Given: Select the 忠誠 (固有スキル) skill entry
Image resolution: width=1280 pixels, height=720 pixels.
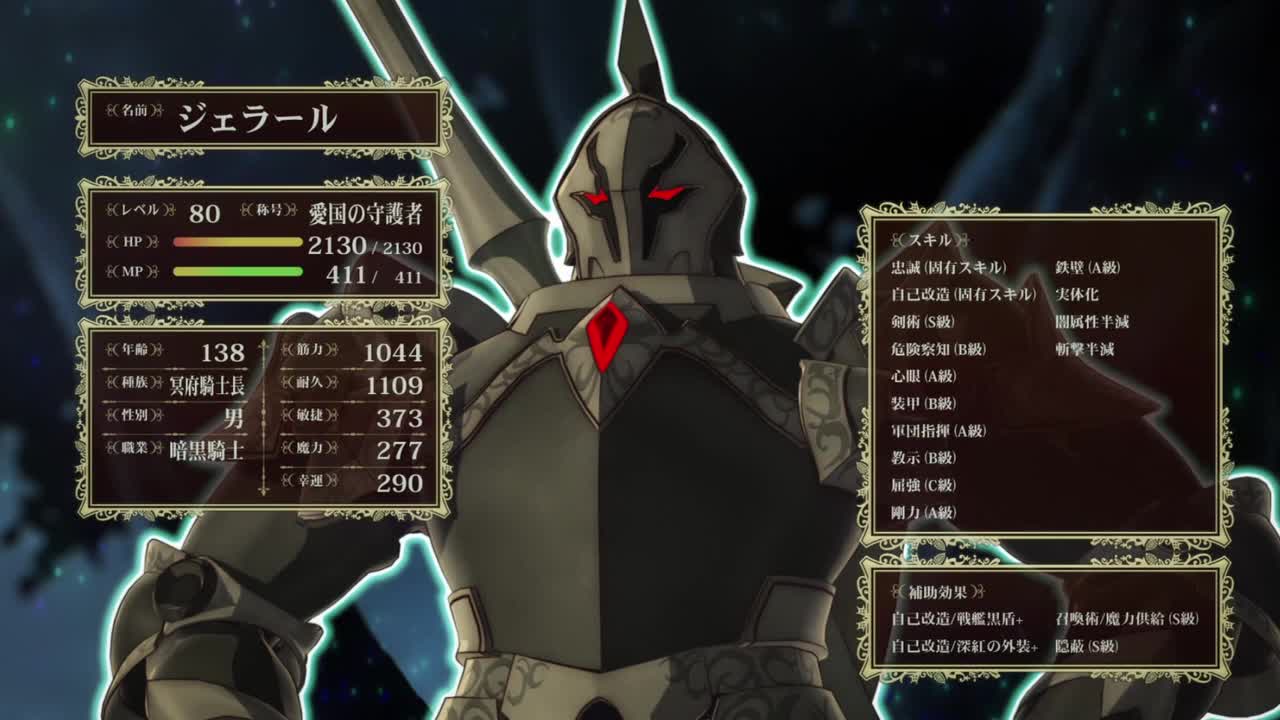Looking at the screenshot, I should tap(948, 268).
